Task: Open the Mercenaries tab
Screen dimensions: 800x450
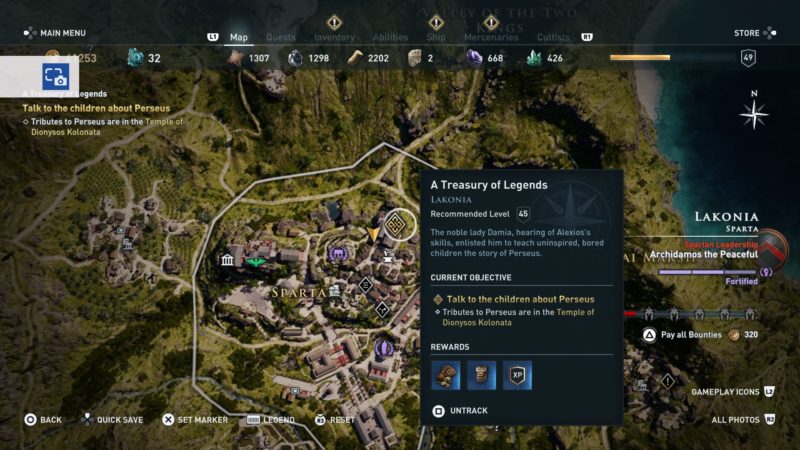Action: 491,38
